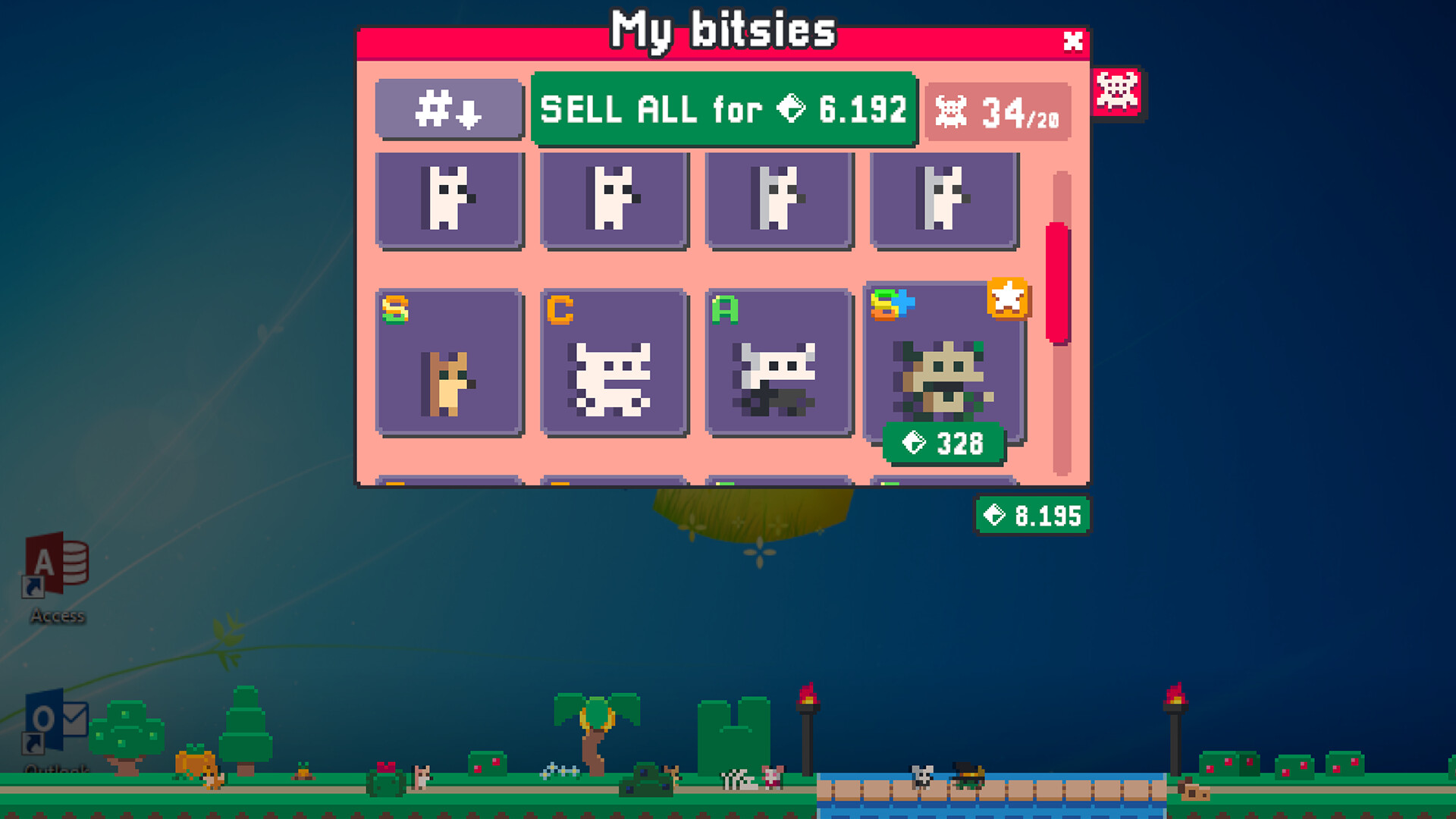This screenshot has width=1456, height=819.
Task: Click the S rank badge on the brown dog
Action: point(394,307)
